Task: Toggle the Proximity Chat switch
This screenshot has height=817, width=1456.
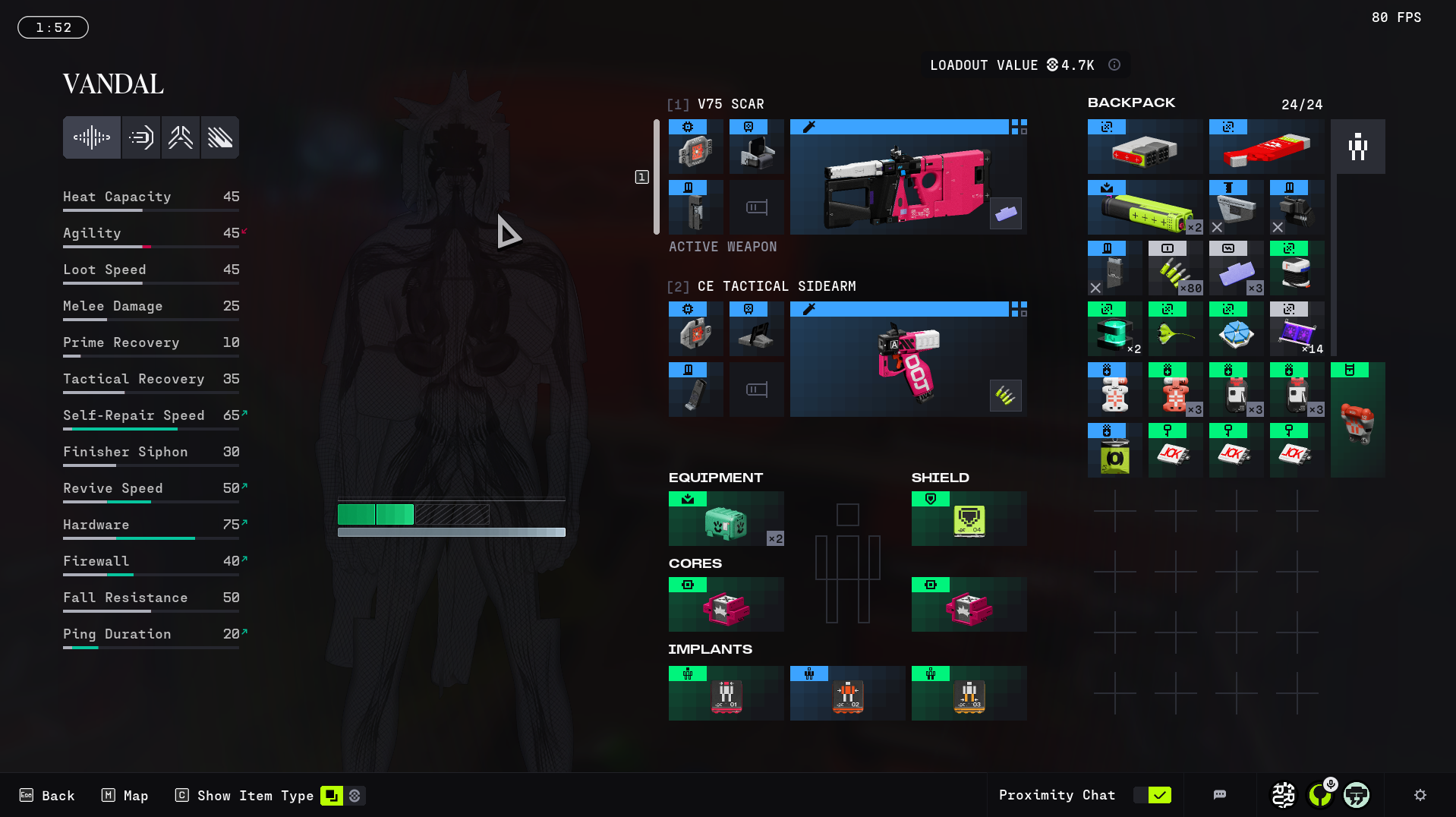Action: 1152,795
